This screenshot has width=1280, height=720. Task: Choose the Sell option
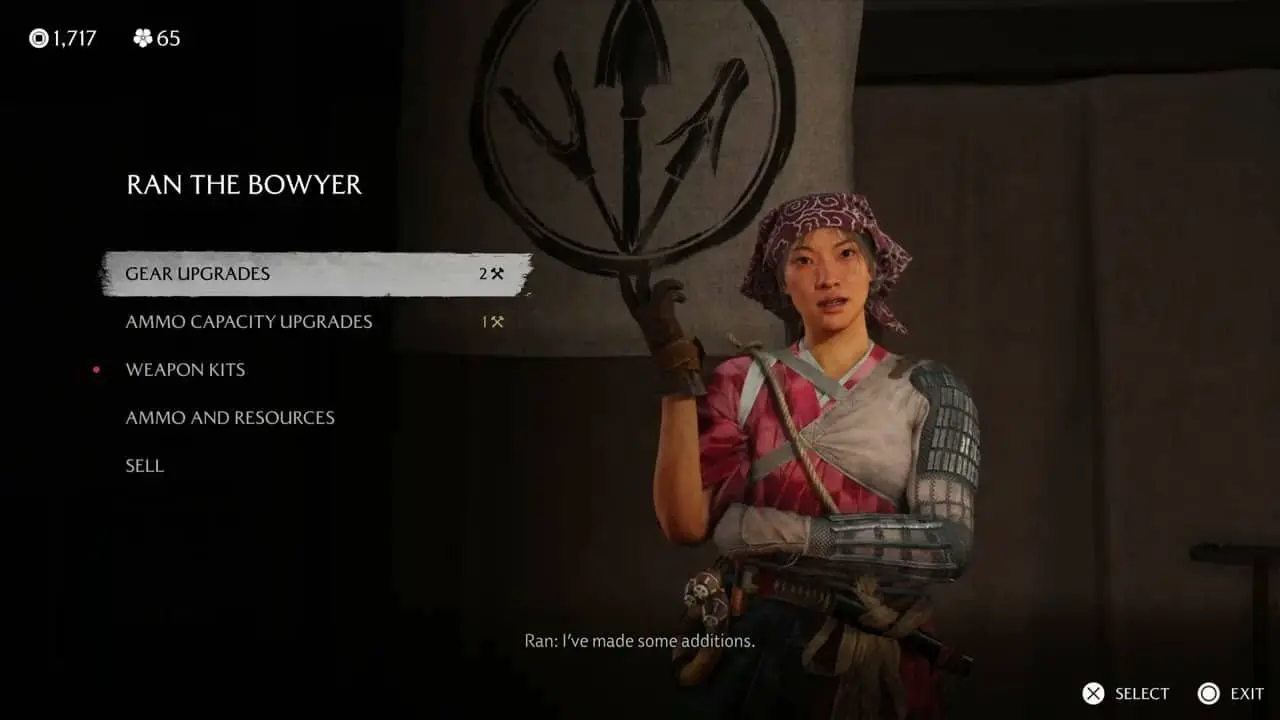[145, 466]
